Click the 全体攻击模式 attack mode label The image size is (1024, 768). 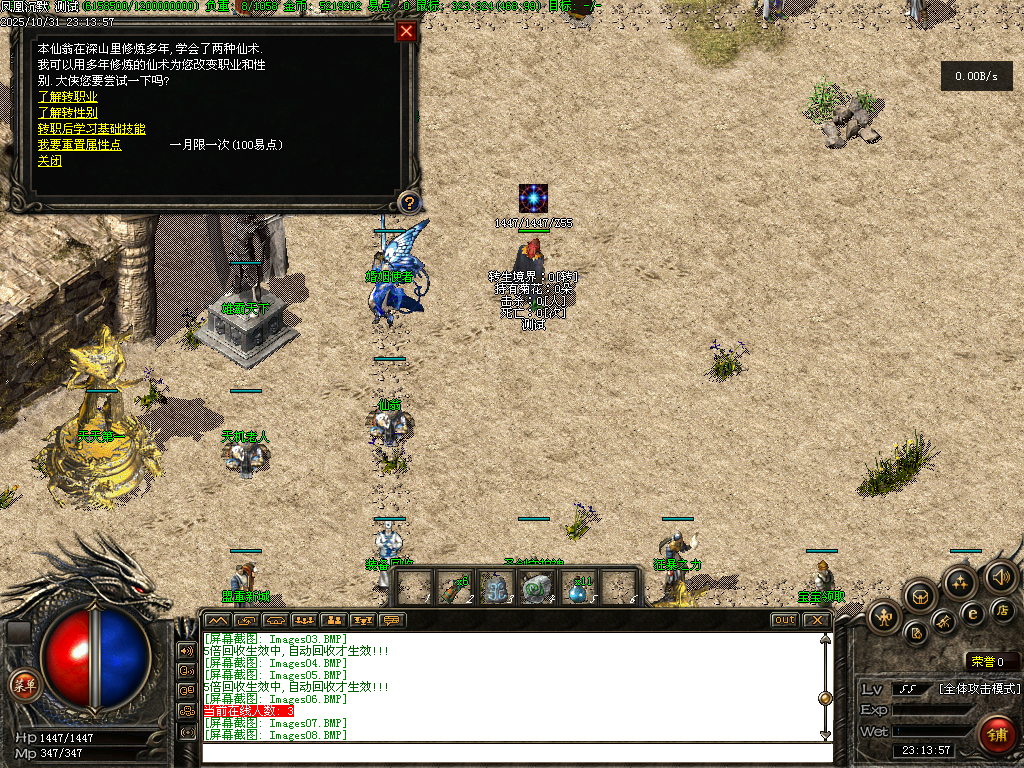pyautogui.click(x=979, y=689)
